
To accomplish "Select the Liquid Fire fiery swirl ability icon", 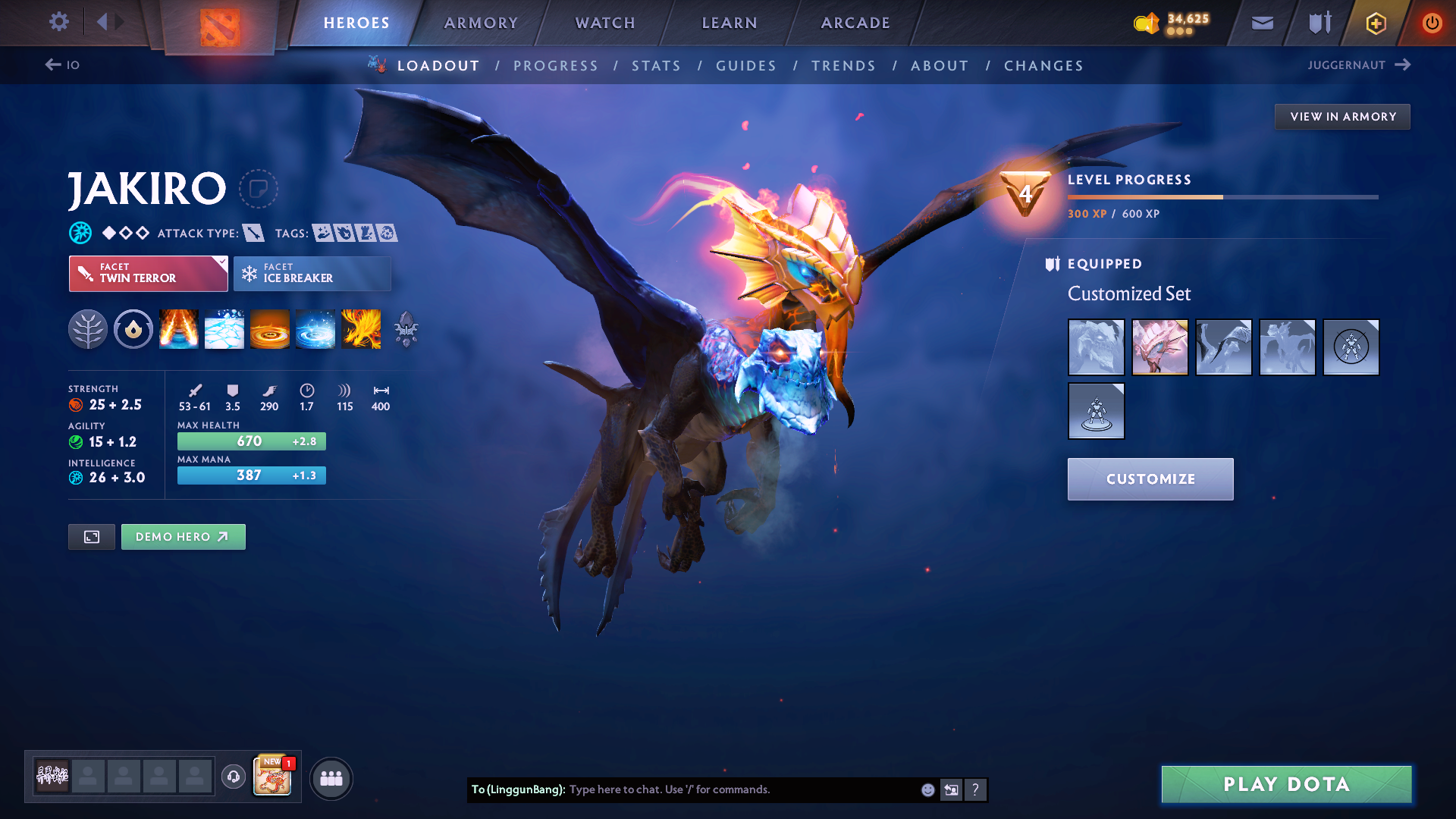I will pyautogui.click(x=269, y=330).
